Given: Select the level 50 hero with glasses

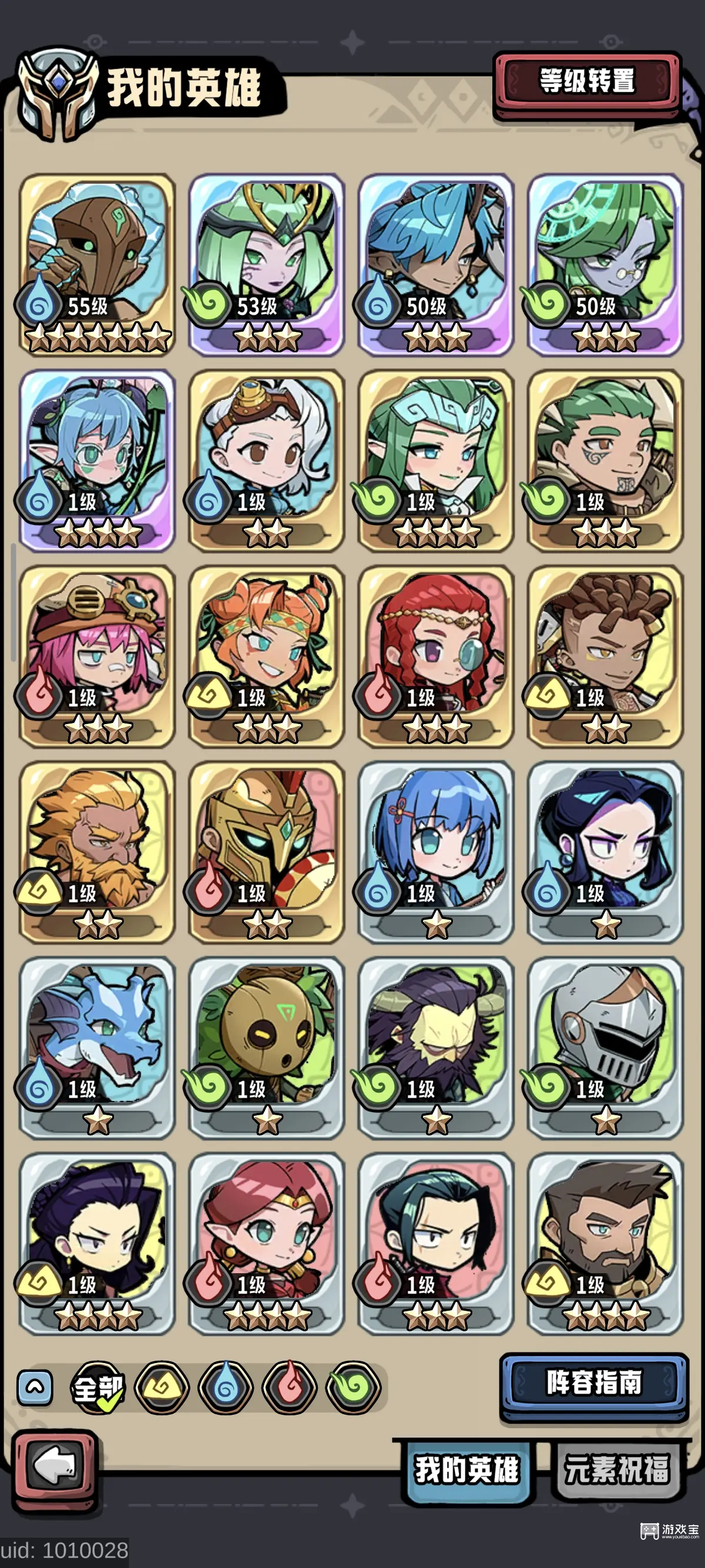Looking at the screenshot, I should [x=605, y=264].
